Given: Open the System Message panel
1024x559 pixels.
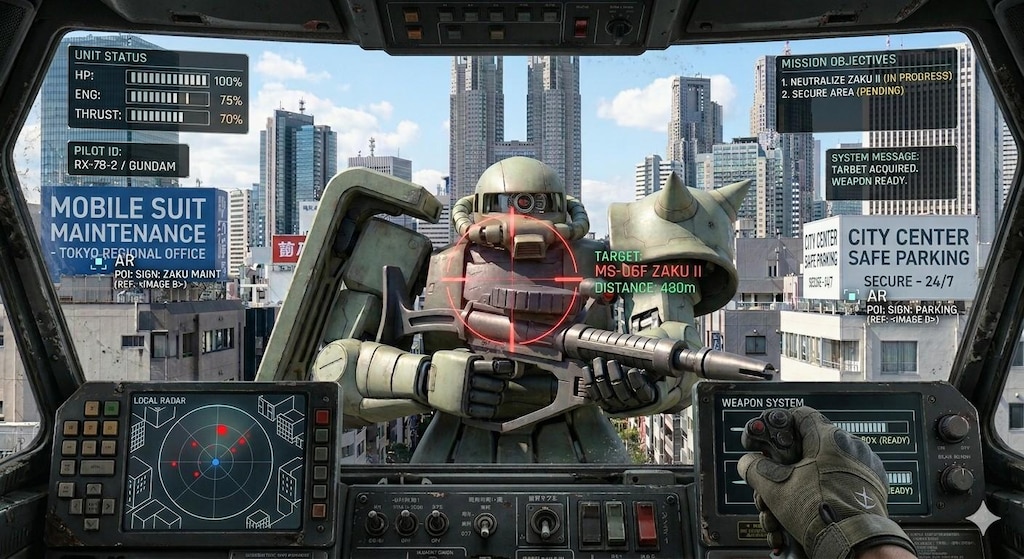Looking at the screenshot, I should [891, 173].
